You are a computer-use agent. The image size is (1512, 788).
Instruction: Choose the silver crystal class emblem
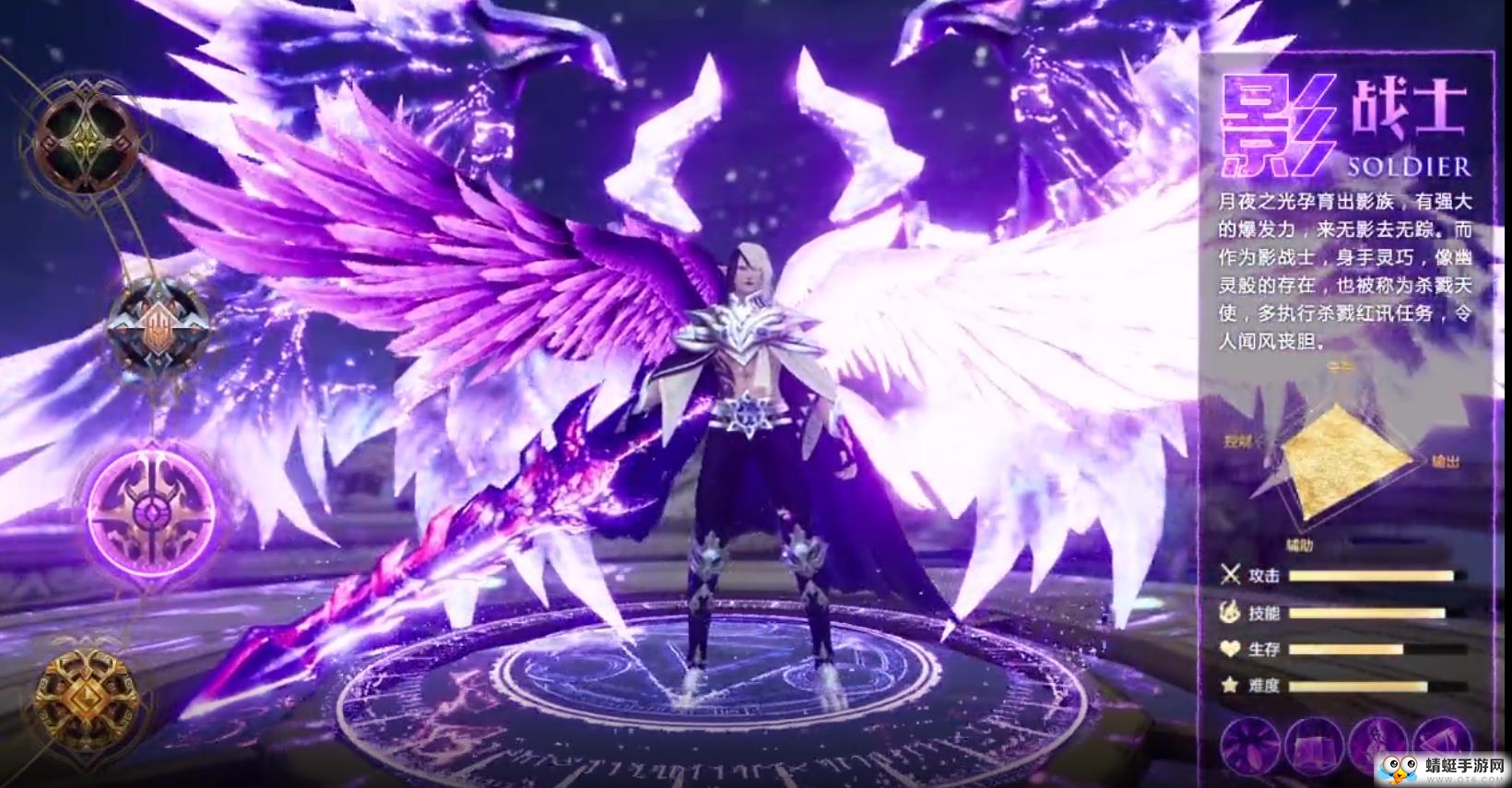click(155, 323)
